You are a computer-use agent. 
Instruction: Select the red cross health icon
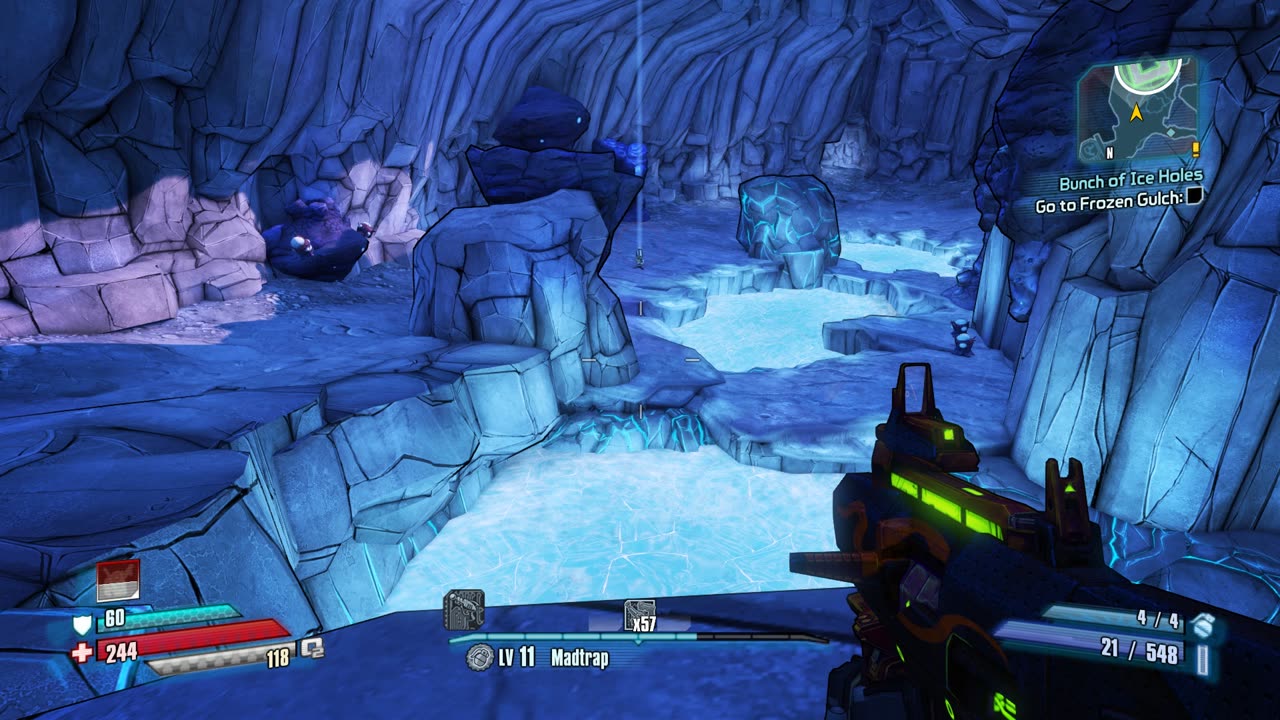82,652
